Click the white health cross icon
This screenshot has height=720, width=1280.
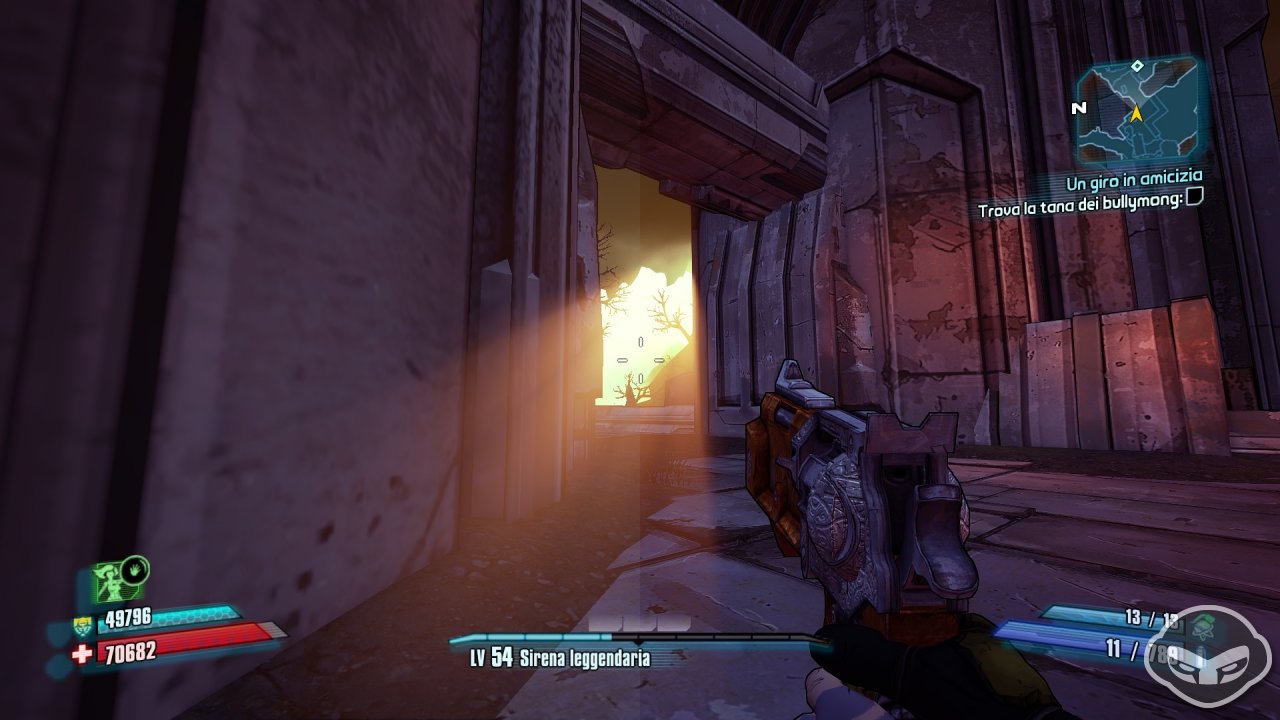(83, 653)
